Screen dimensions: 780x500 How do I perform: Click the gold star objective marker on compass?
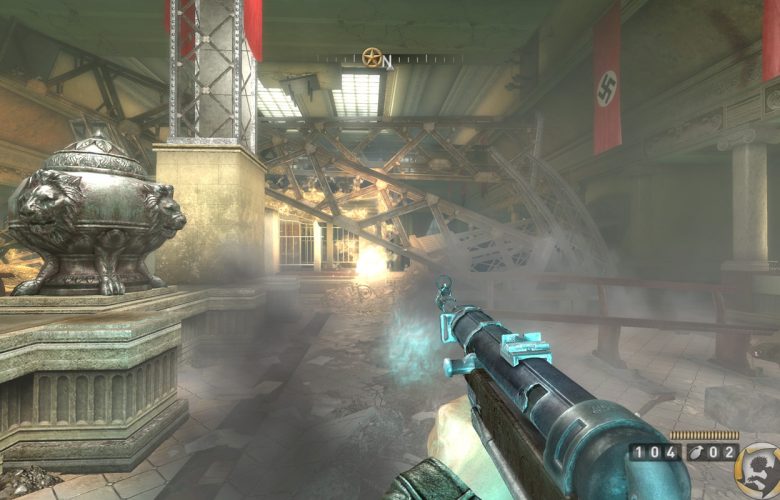pyautogui.click(x=372, y=58)
